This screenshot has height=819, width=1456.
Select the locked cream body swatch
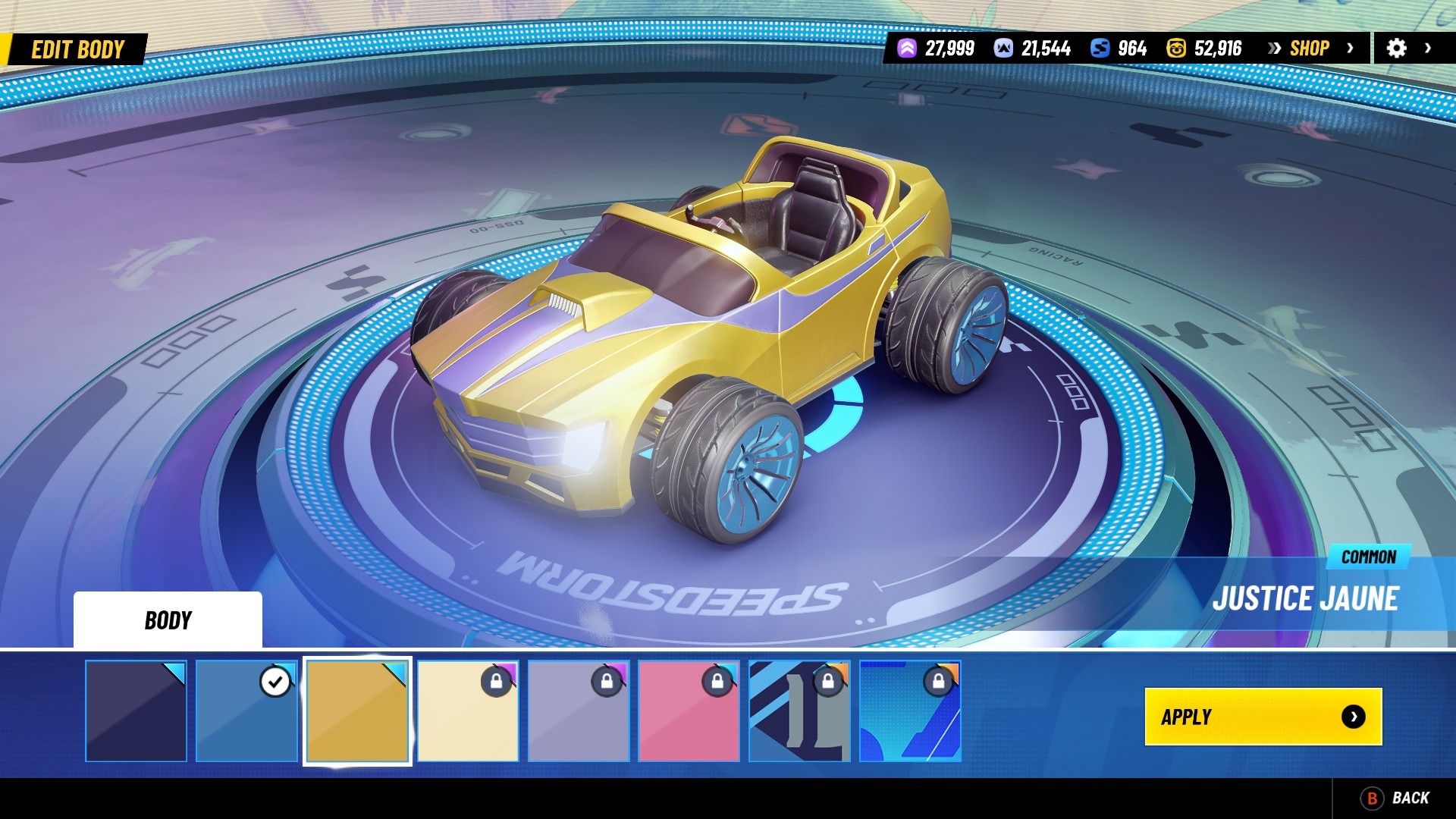coord(468,711)
